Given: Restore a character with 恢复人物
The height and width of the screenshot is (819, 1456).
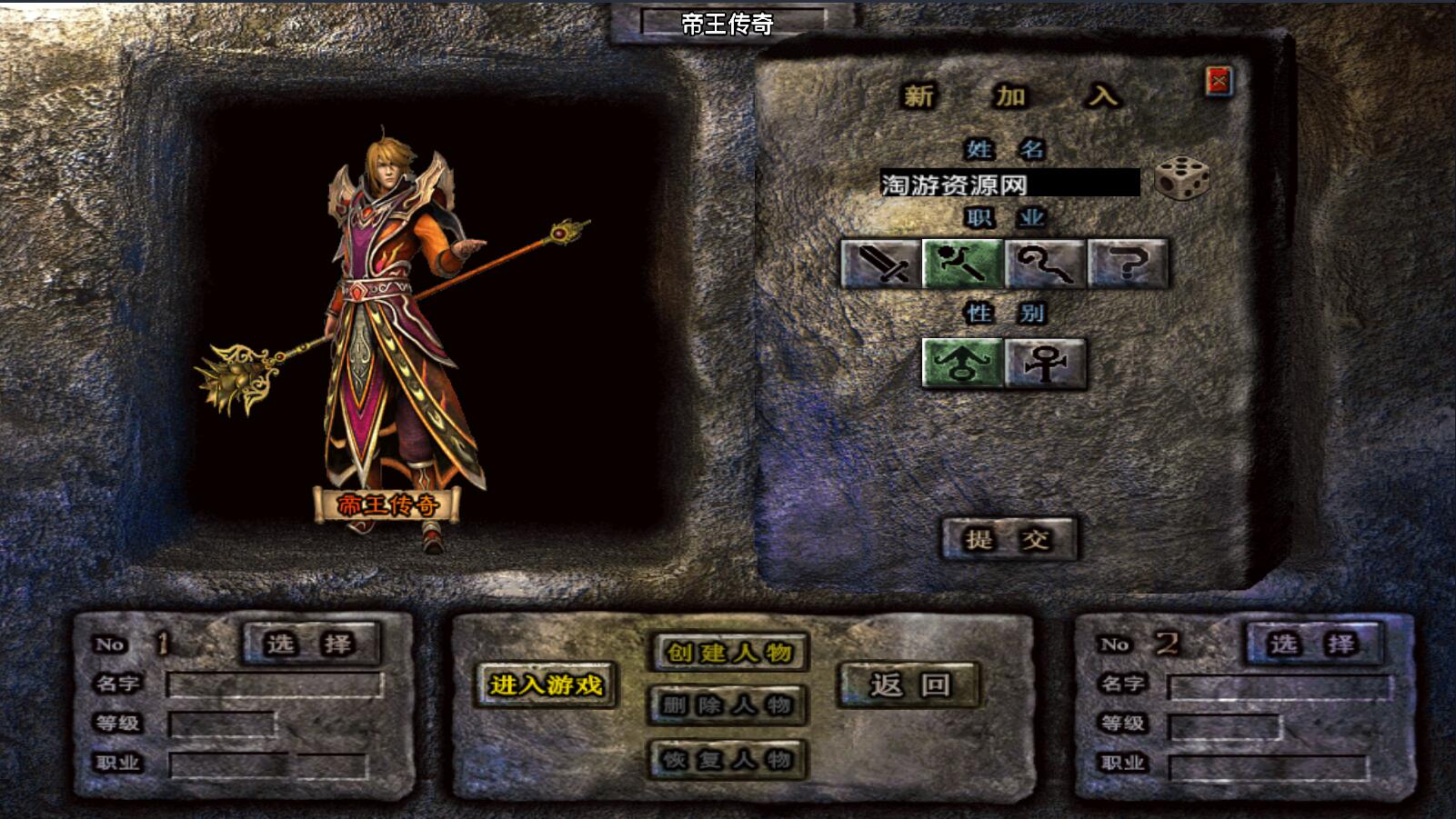Looking at the screenshot, I should point(728,759).
